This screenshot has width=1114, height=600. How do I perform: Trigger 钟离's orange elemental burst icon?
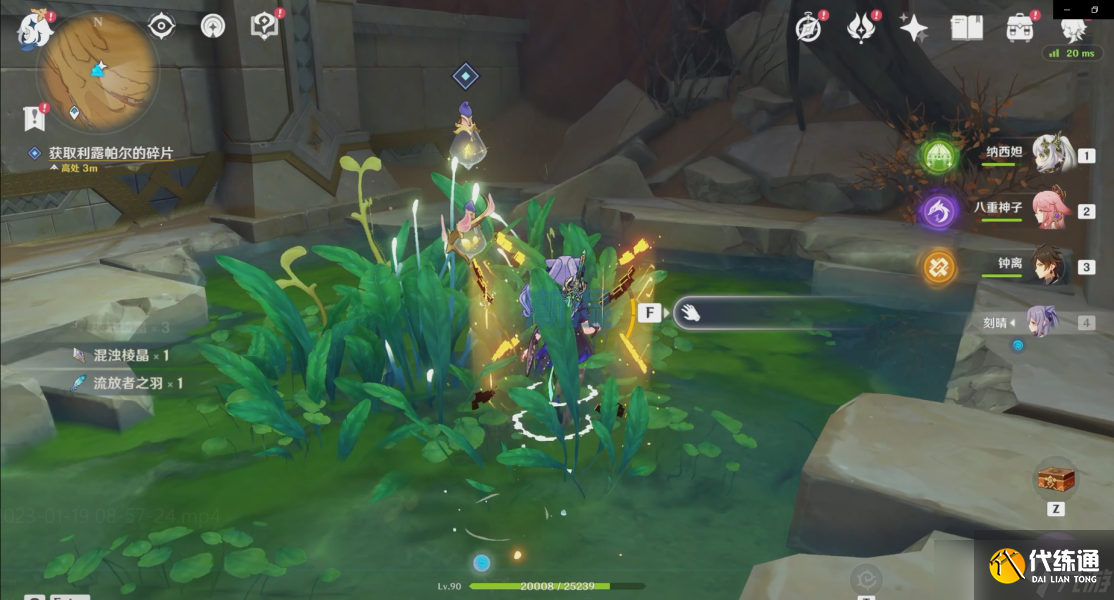[x=939, y=266]
